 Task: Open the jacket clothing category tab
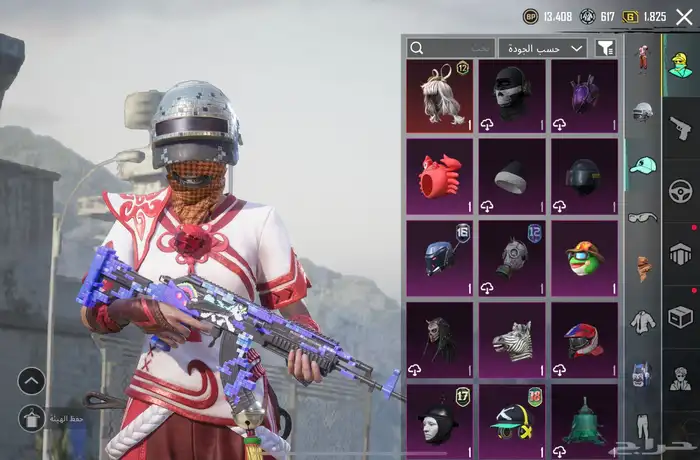[x=643, y=321]
